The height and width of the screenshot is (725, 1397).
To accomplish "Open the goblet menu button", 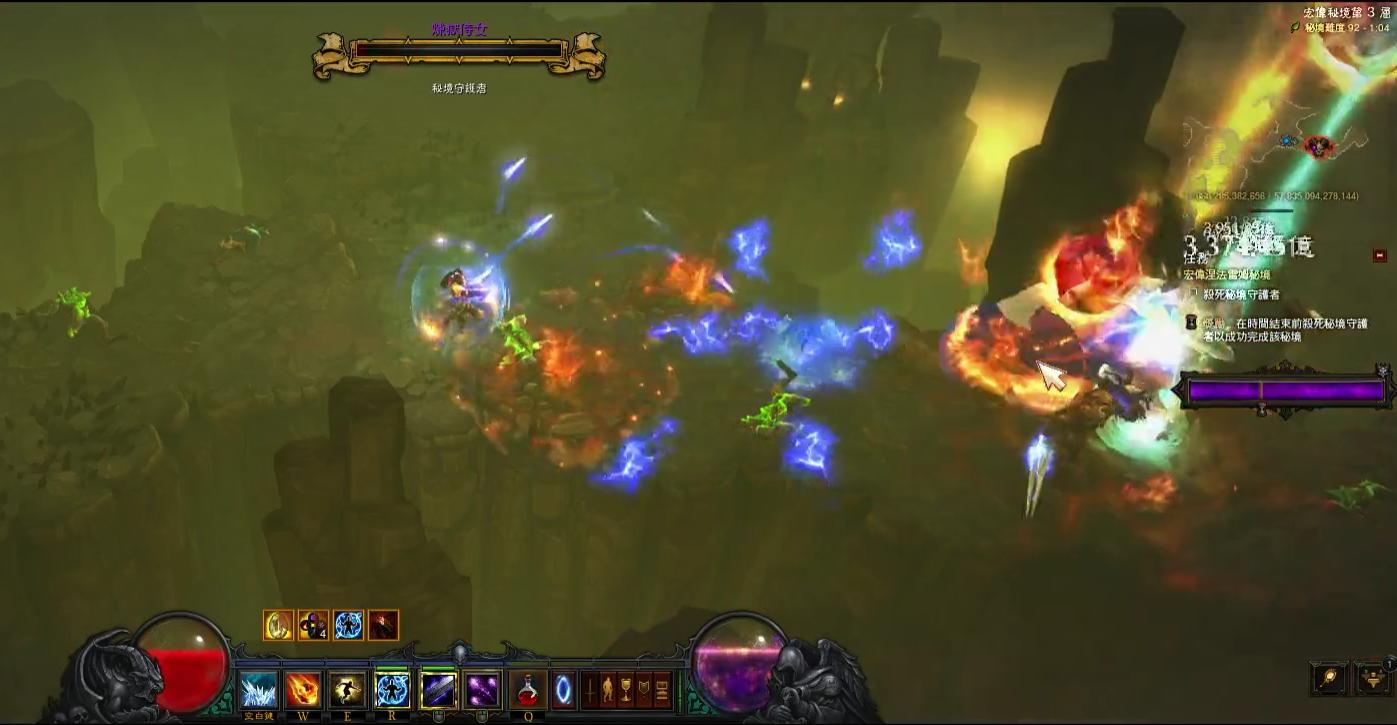I will 626,690.
